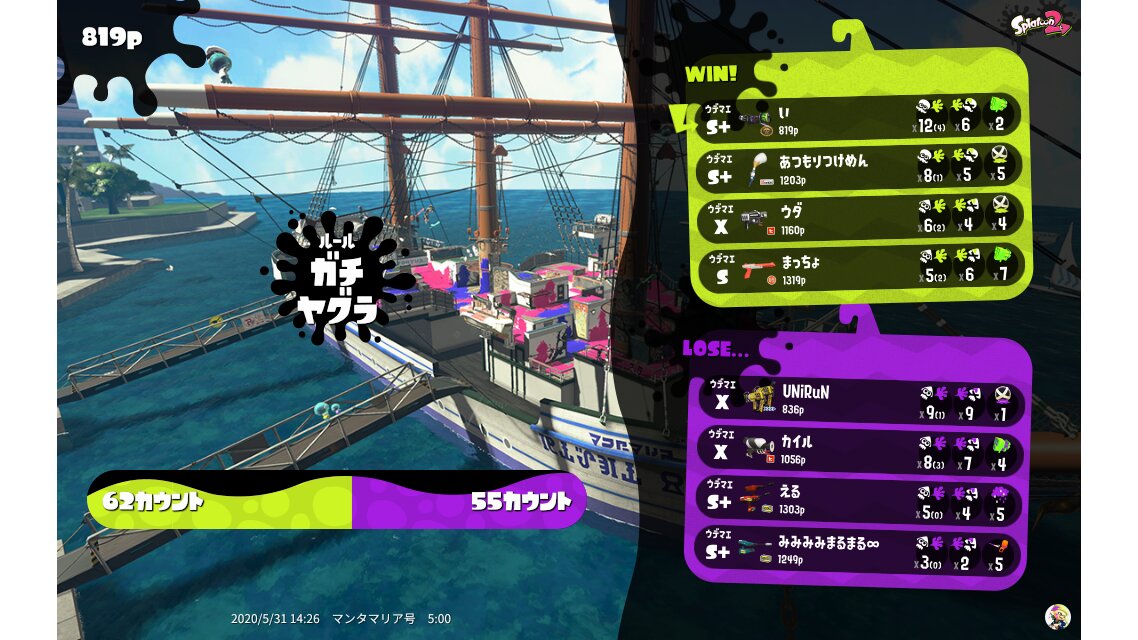Click the Splatoon 2 logo

click(x=1039, y=23)
